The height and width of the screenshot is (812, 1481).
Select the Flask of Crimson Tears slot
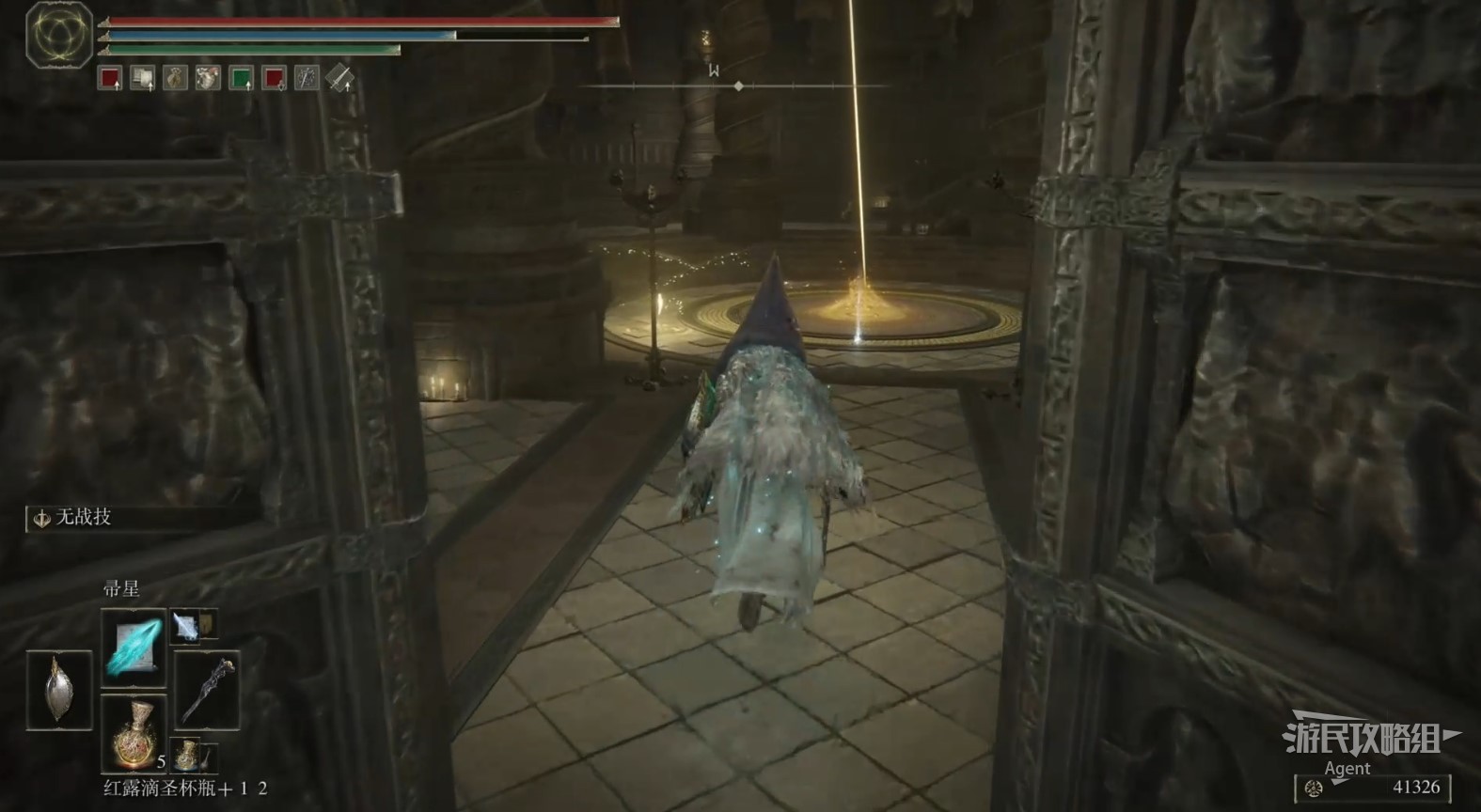point(133,733)
